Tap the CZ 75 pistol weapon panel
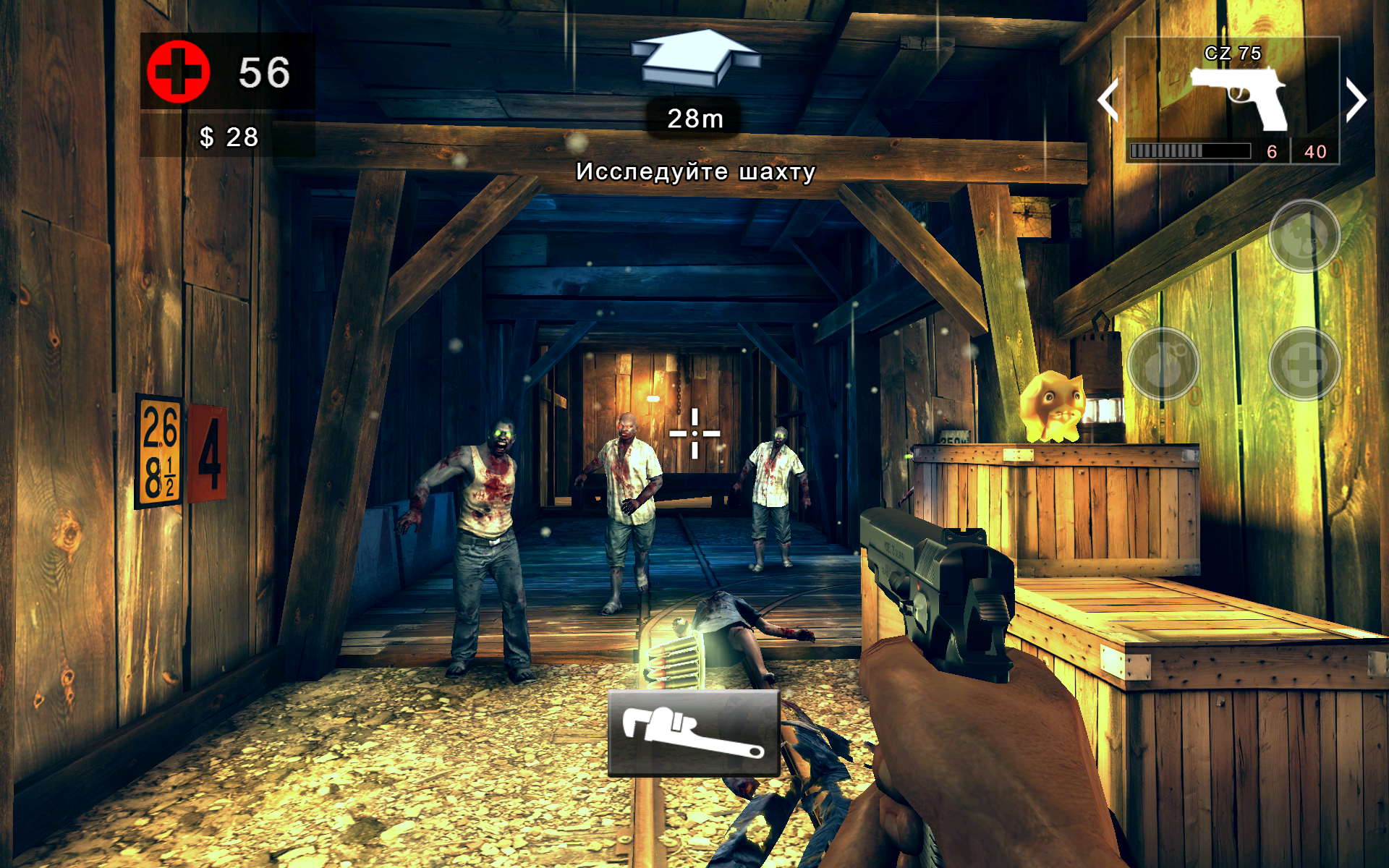The image size is (1389, 868). tap(1232, 99)
